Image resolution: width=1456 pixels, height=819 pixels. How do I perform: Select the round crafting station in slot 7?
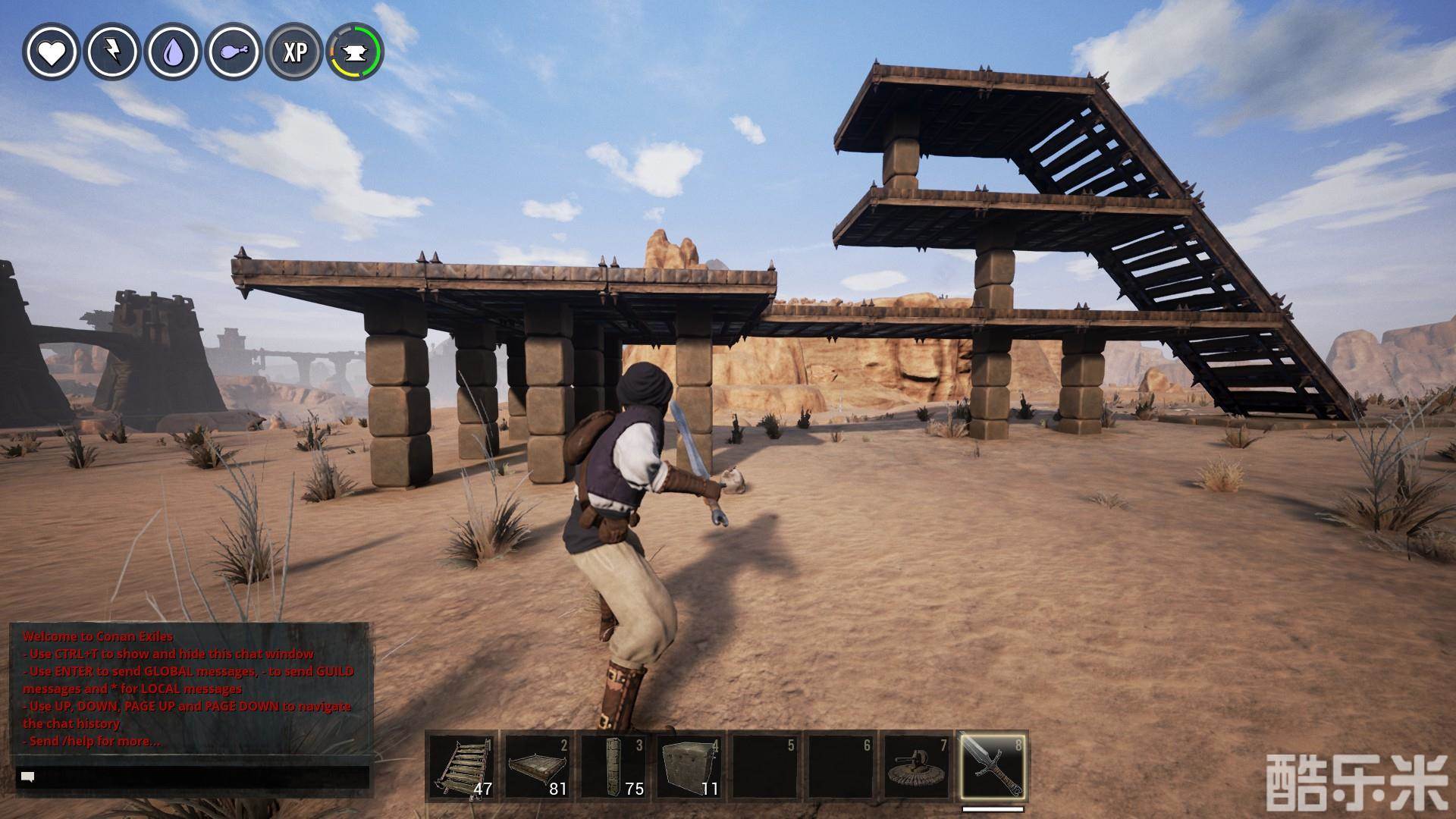coord(916,766)
